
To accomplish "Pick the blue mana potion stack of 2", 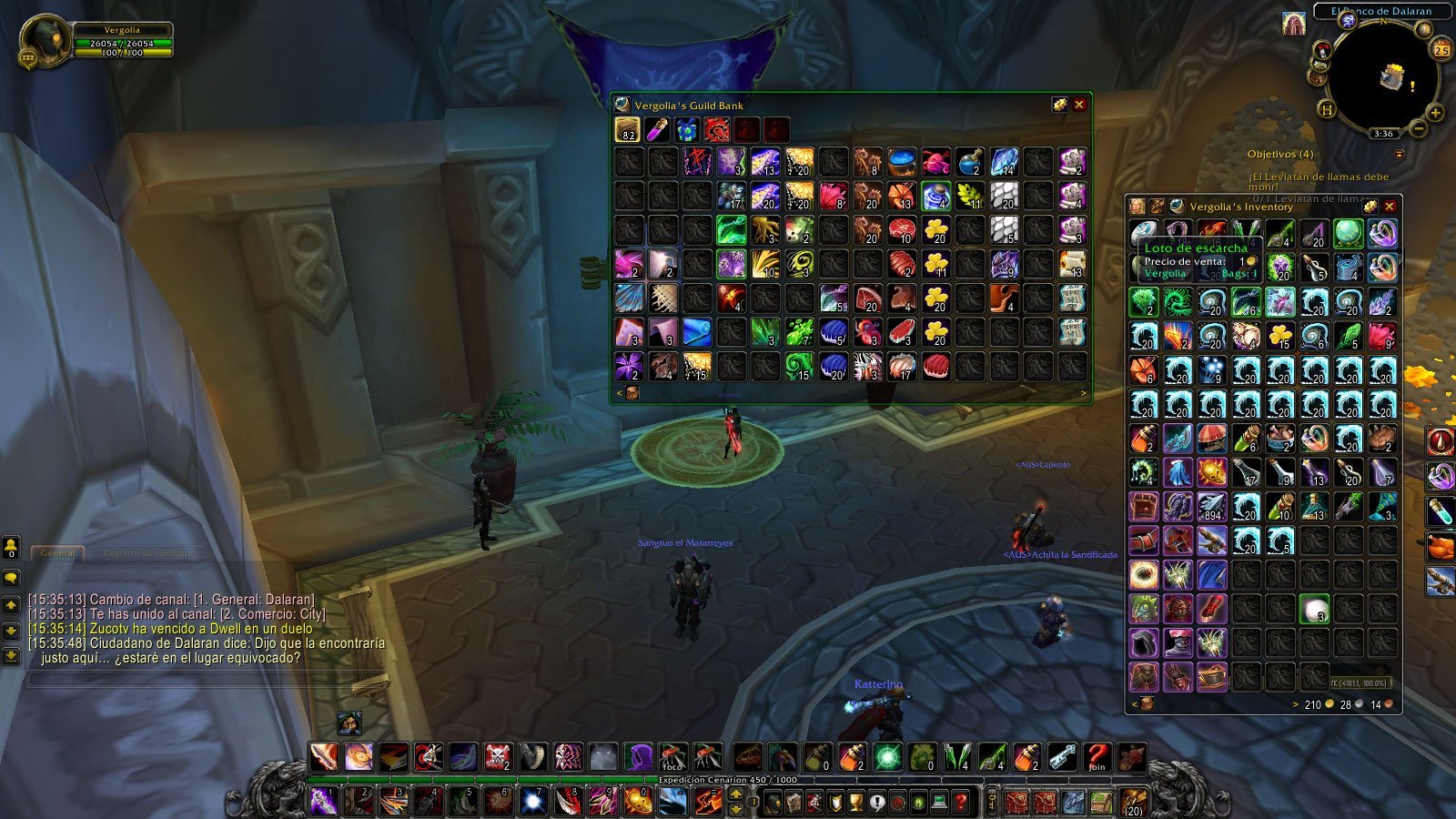I will coord(970,163).
